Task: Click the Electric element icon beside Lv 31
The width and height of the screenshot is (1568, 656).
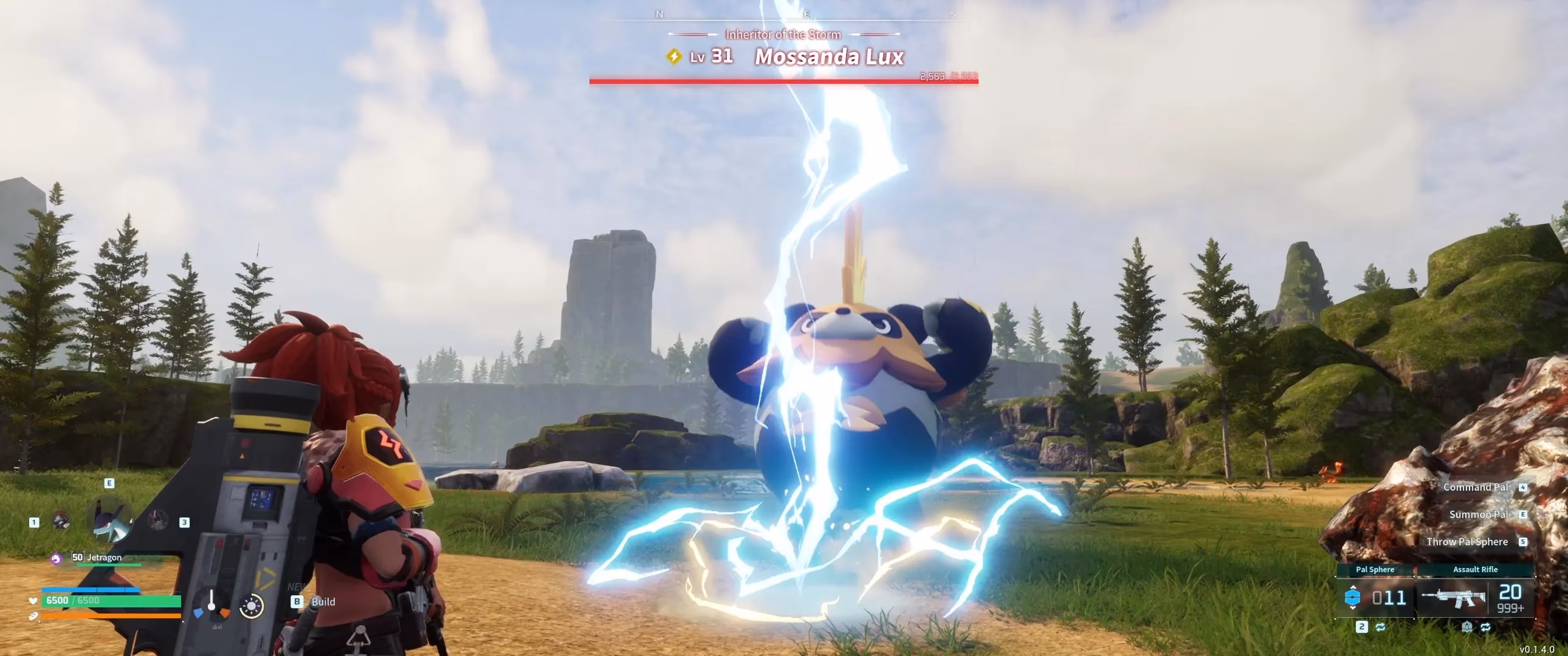Action: 674,57
